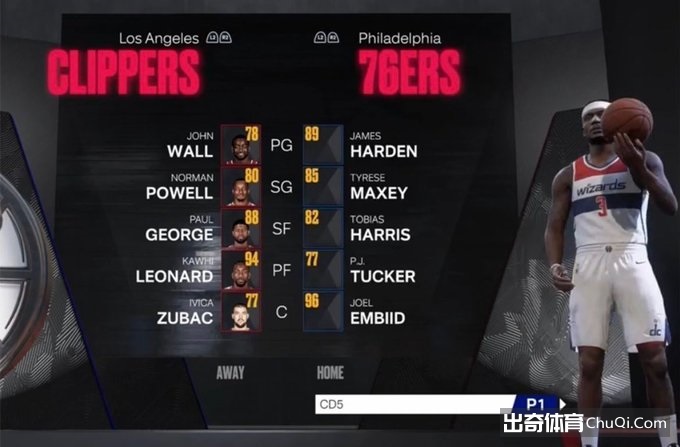Select P.J. Tucker's lineup row
Screen dimensions: 680x447
tap(381, 270)
